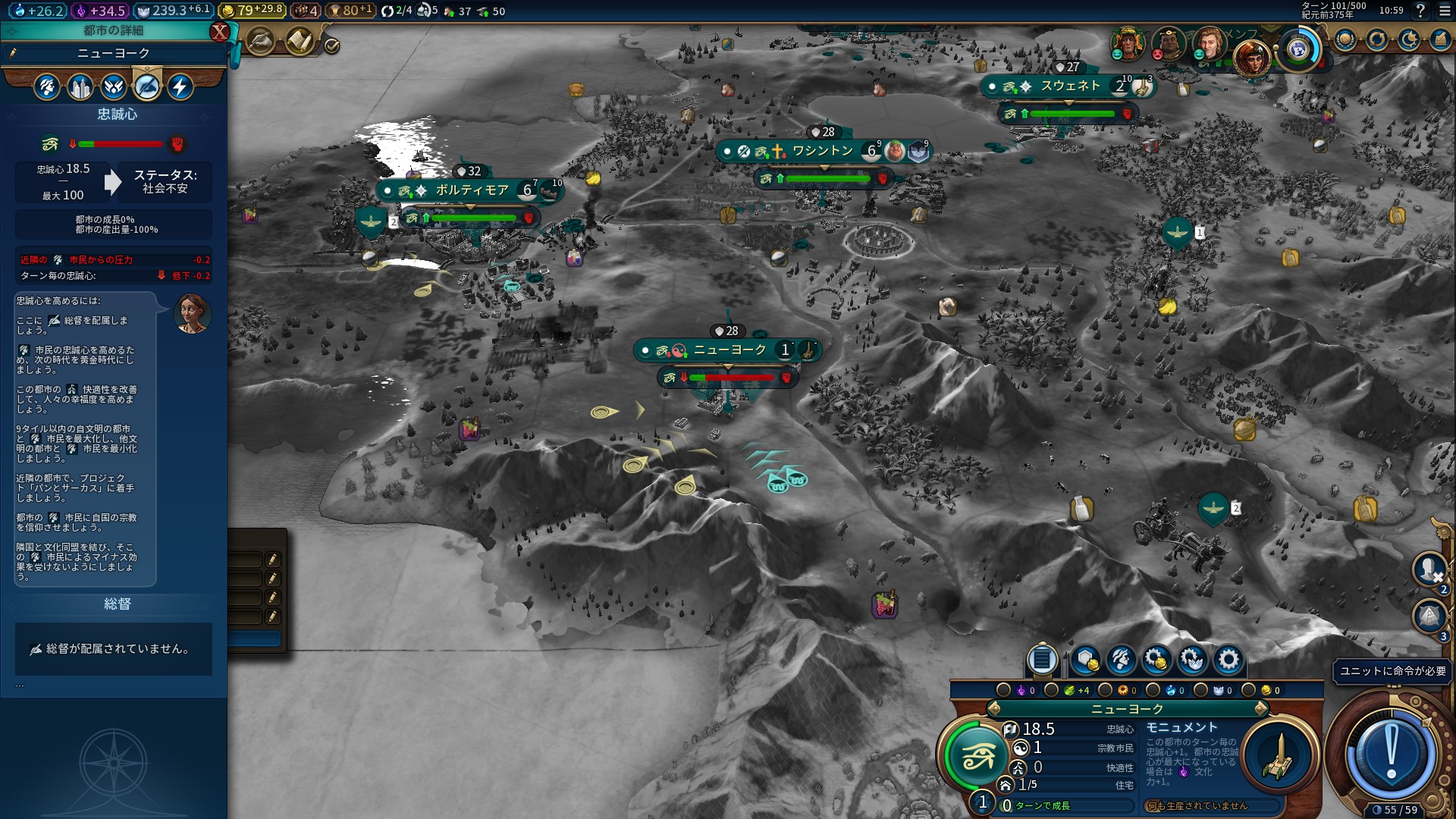The height and width of the screenshot is (819, 1456).
Task: Choose production via the Monument icon
Action: [x=1279, y=756]
